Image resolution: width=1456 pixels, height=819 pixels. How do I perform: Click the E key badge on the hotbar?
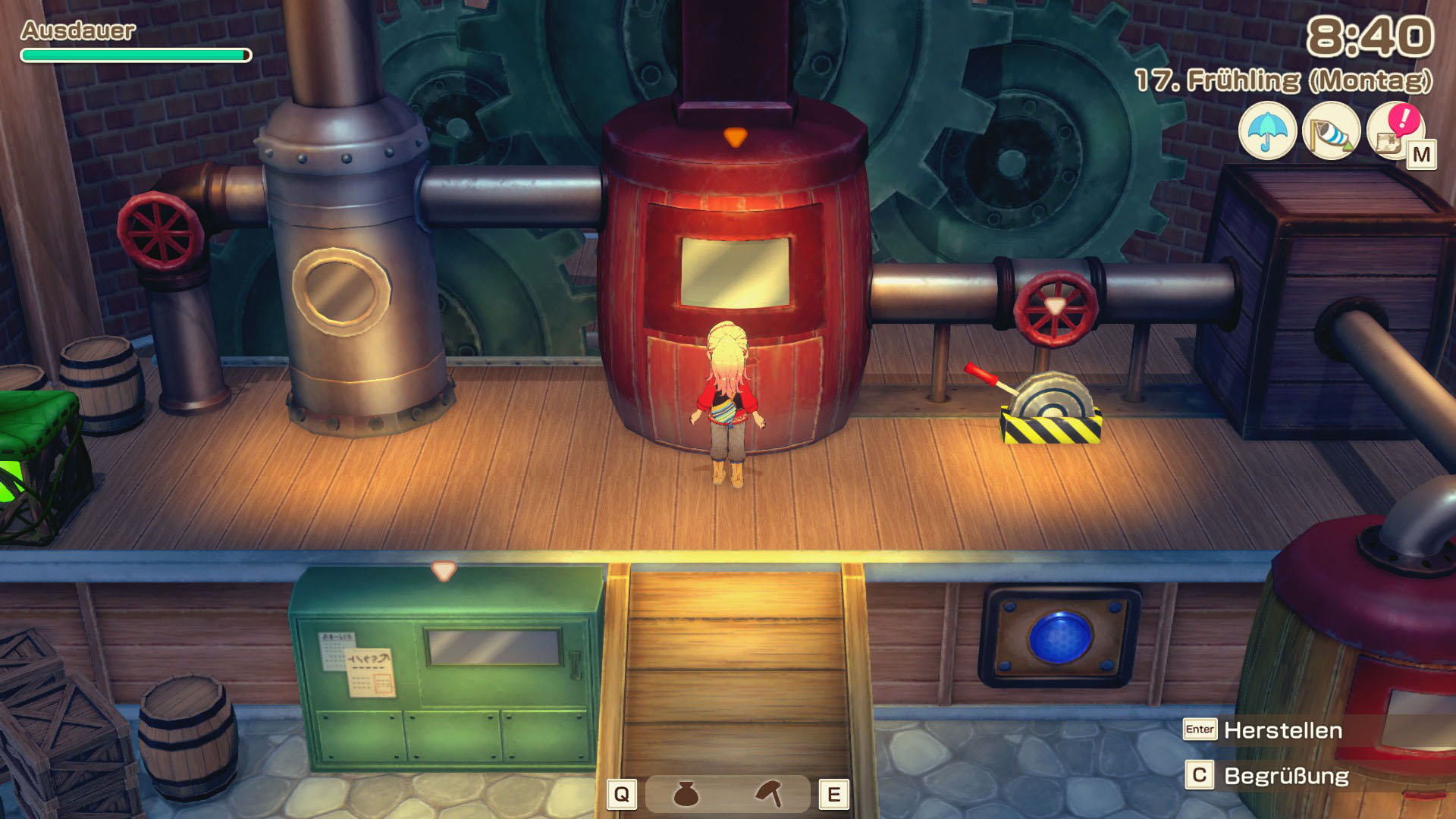coord(837,792)
